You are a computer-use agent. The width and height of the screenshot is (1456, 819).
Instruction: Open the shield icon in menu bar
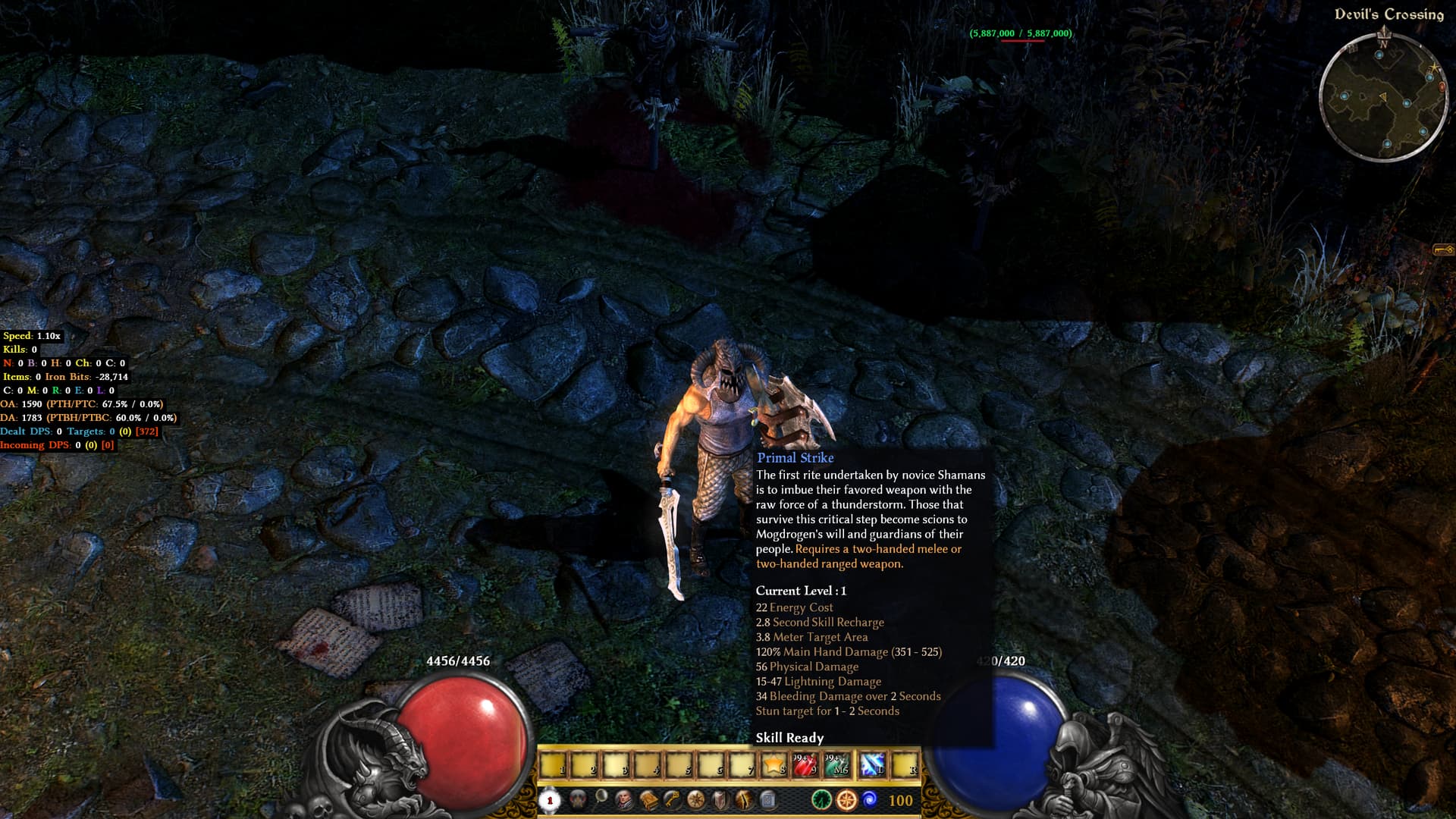(x=720, y=800)
